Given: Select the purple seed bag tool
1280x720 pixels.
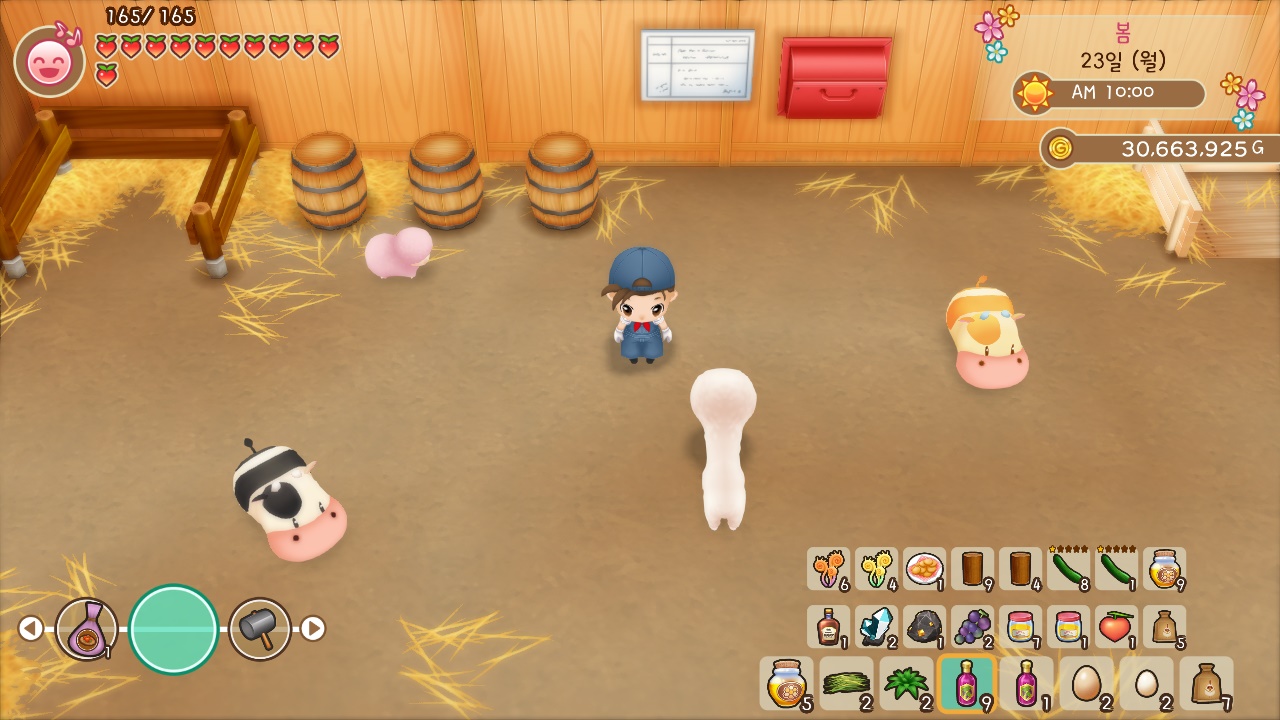Looking at the screenshot, I should 87,628.
